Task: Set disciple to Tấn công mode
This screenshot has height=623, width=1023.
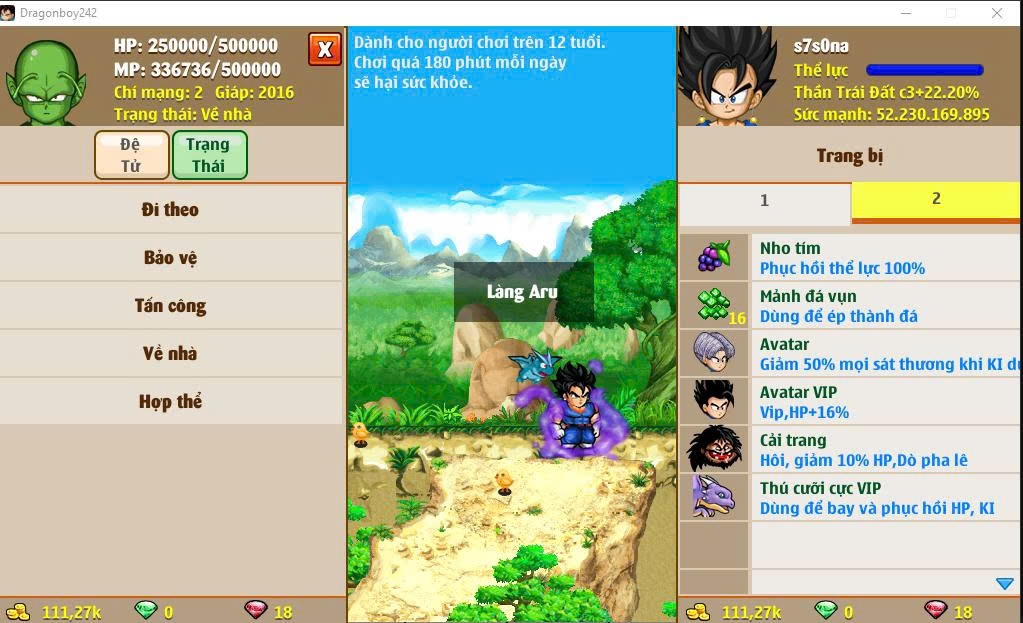Action: (x=171, y=306)
